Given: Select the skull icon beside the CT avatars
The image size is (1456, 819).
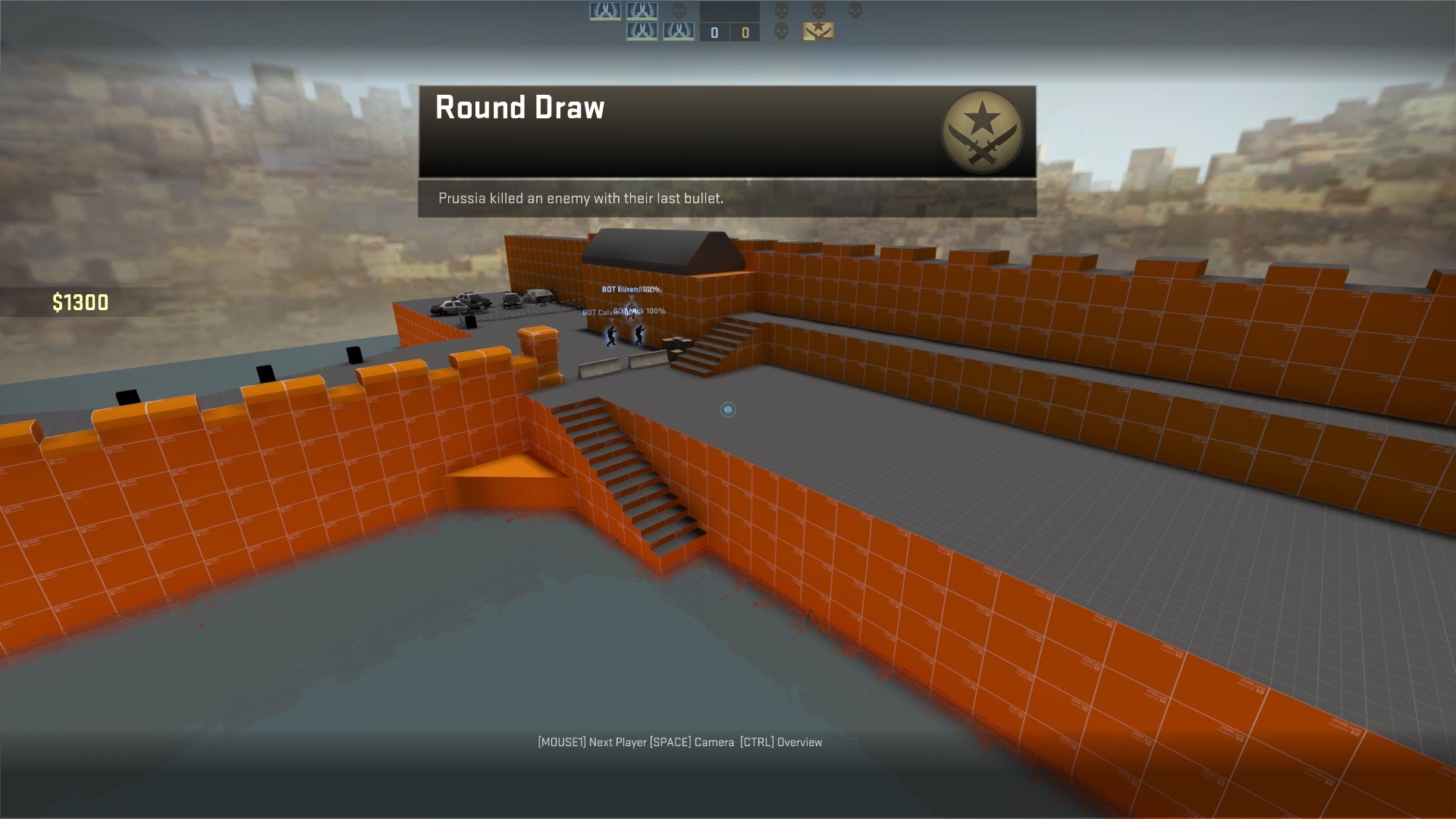Looking at the screenshot, I should click(678, 12).
